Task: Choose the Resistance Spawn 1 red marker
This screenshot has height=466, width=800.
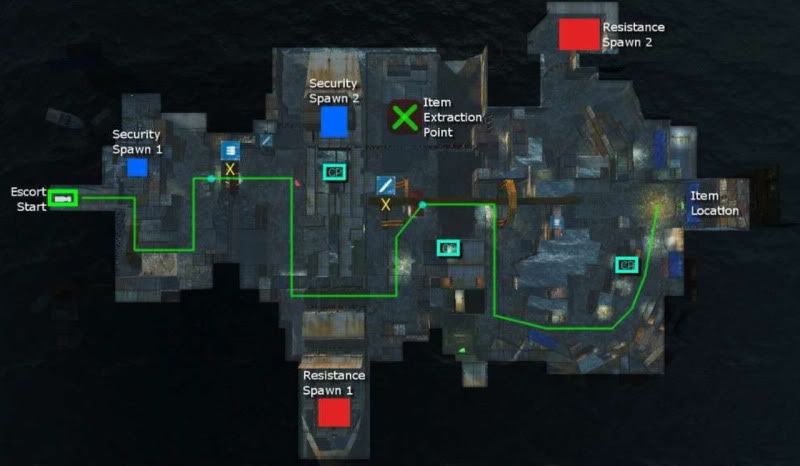Action: click(334, 412)
